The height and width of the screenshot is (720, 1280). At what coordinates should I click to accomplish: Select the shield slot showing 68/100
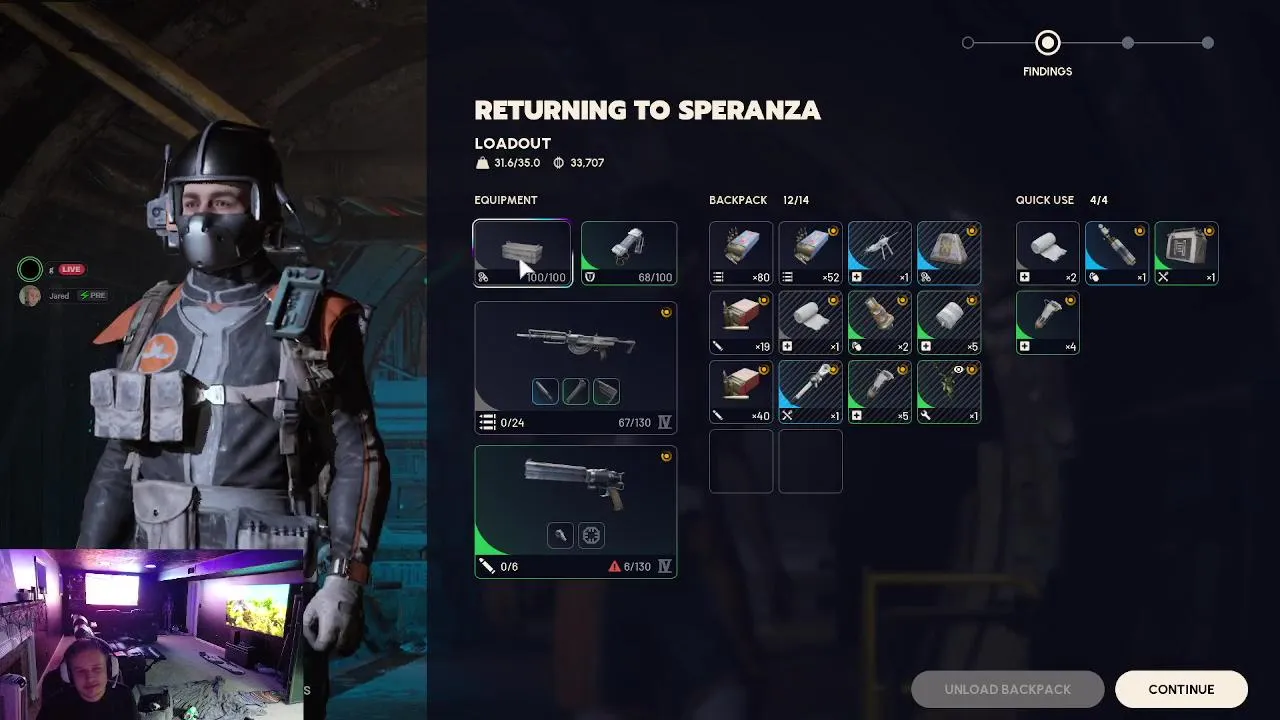pos(629,254)
